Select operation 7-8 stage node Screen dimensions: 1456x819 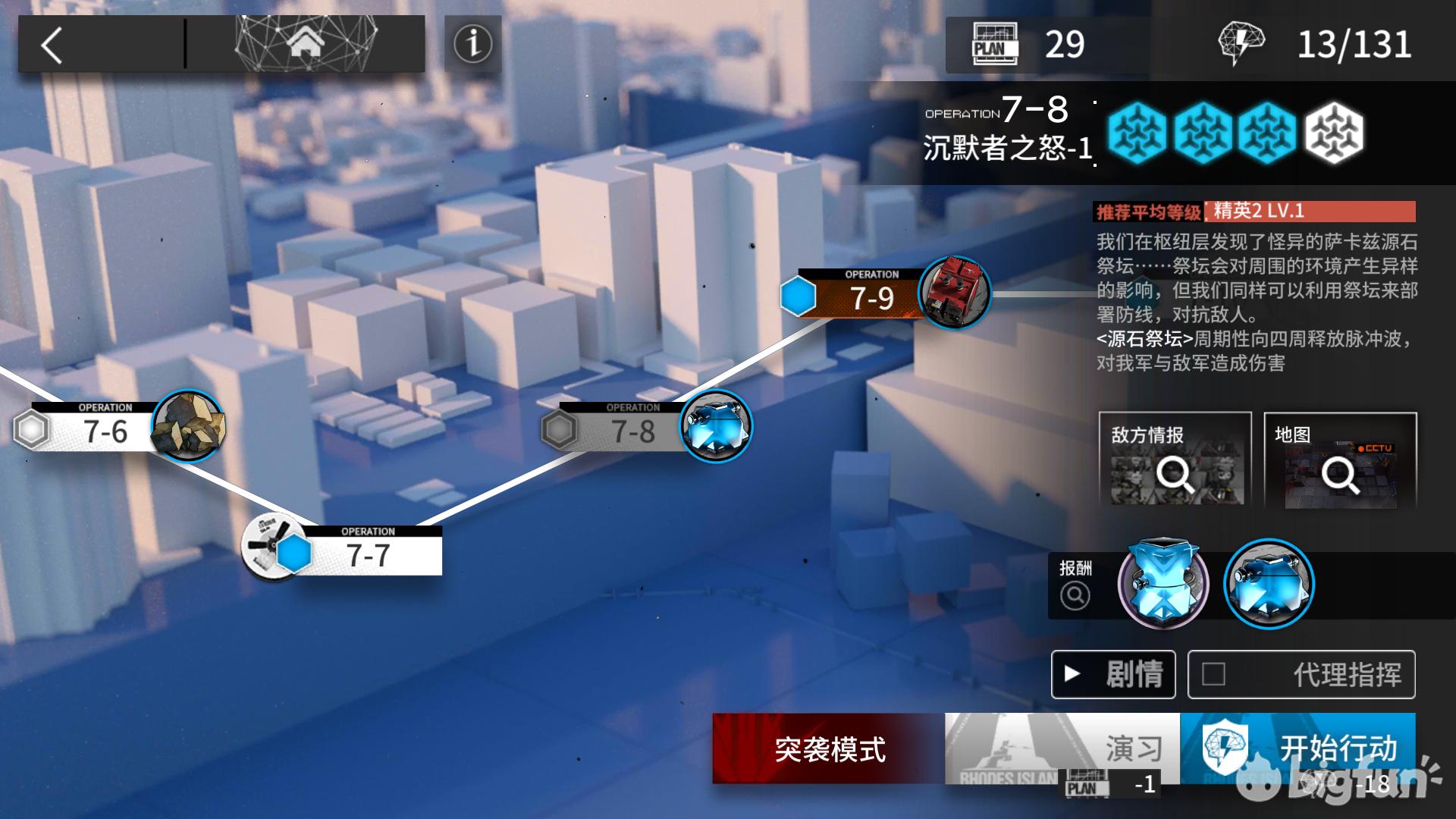634,431
